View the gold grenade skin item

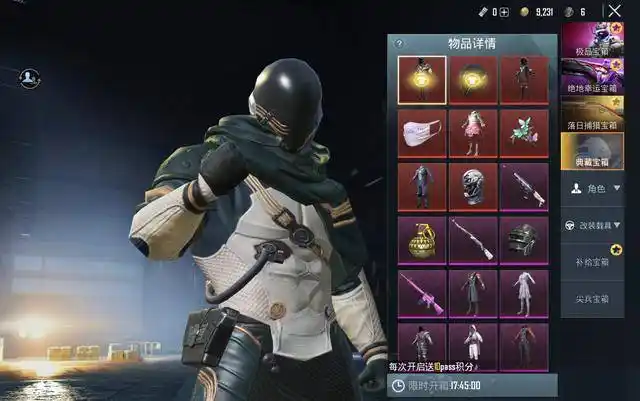(x=421, y=240)
